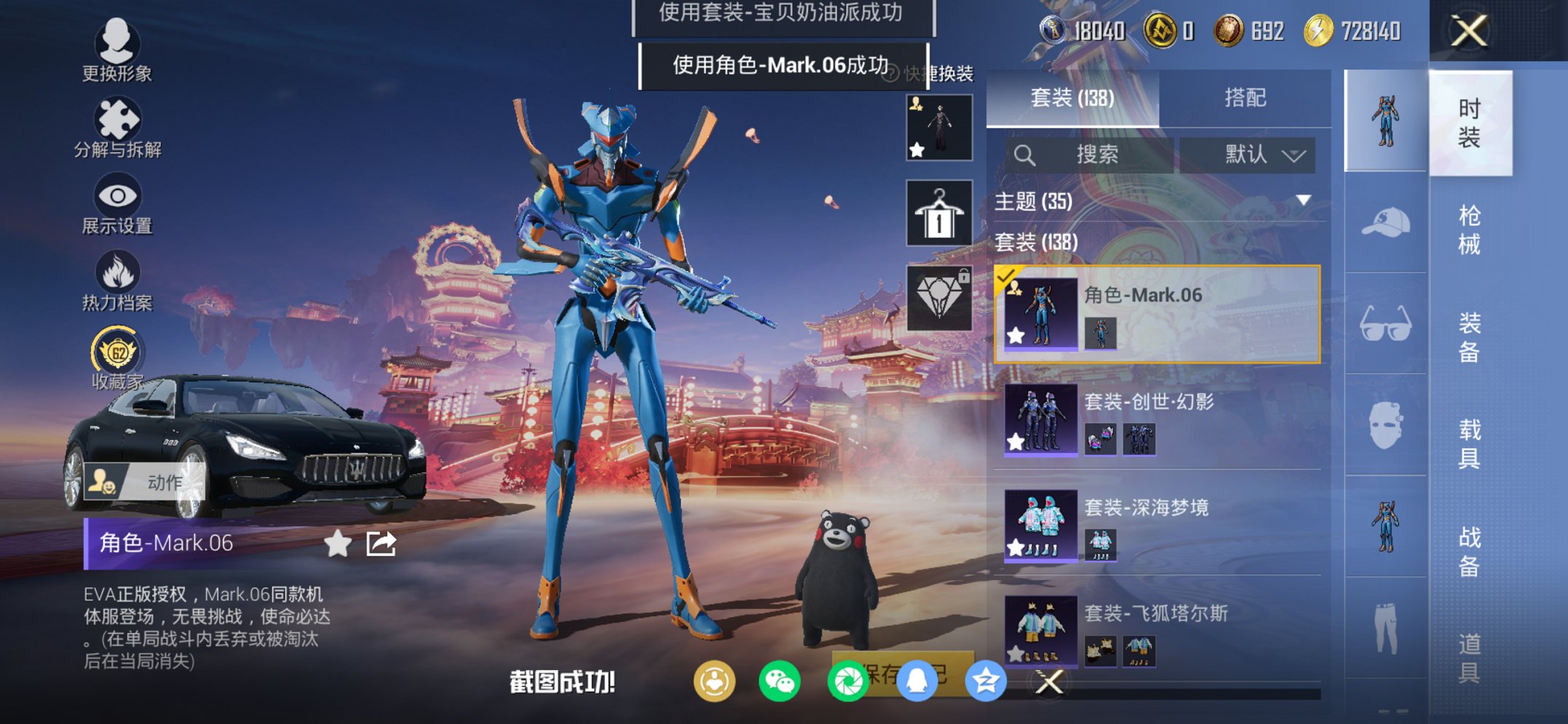Open the 更换形象 avatar change panel
Screen dimensions: 1568x724
click(119, 51)
